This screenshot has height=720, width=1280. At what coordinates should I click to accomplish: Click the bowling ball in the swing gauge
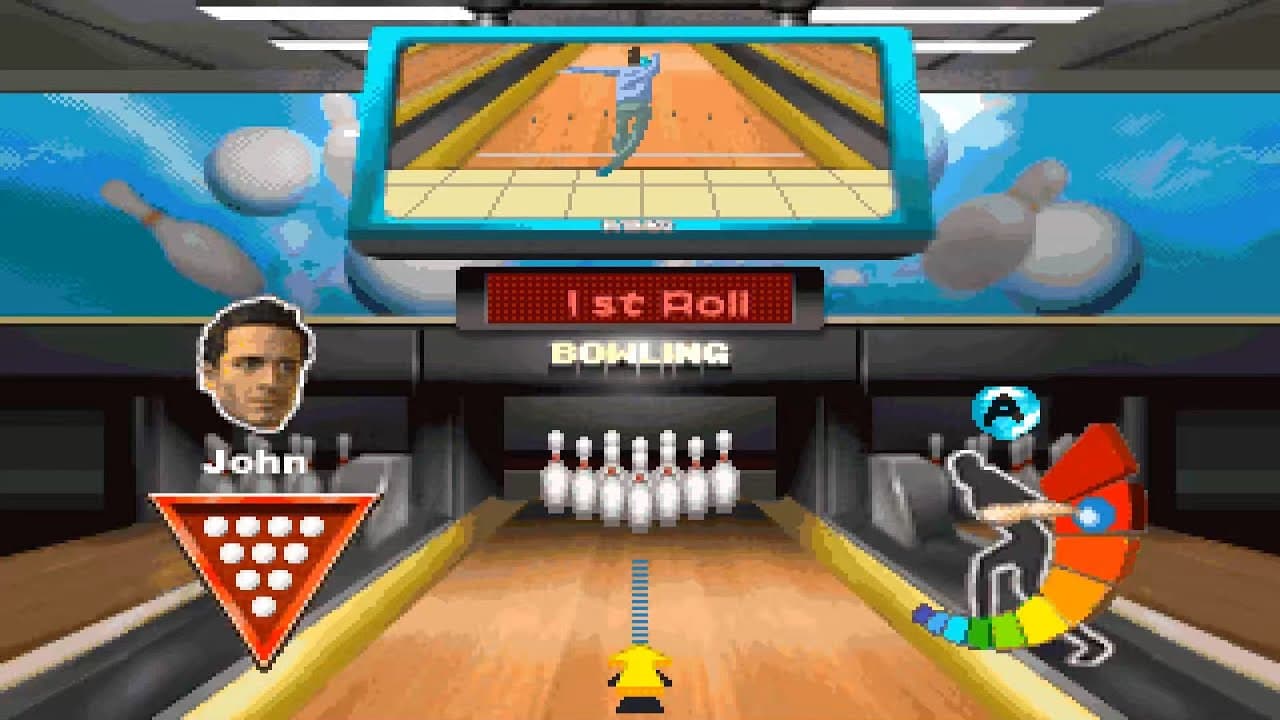(x=1093, y=514)
